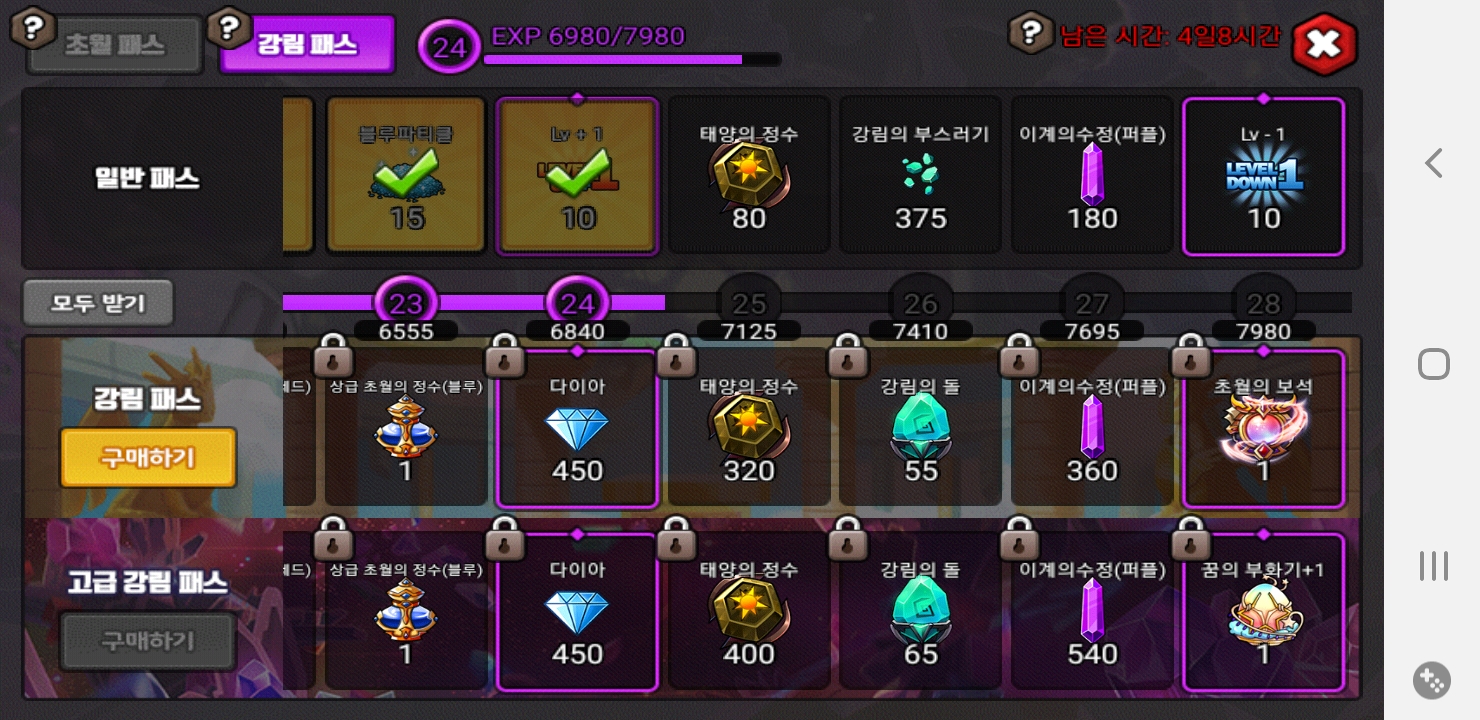
Task: Select the 이계의수정(퍼플) 360 pass reward
Action: [x=1091, y=428]
